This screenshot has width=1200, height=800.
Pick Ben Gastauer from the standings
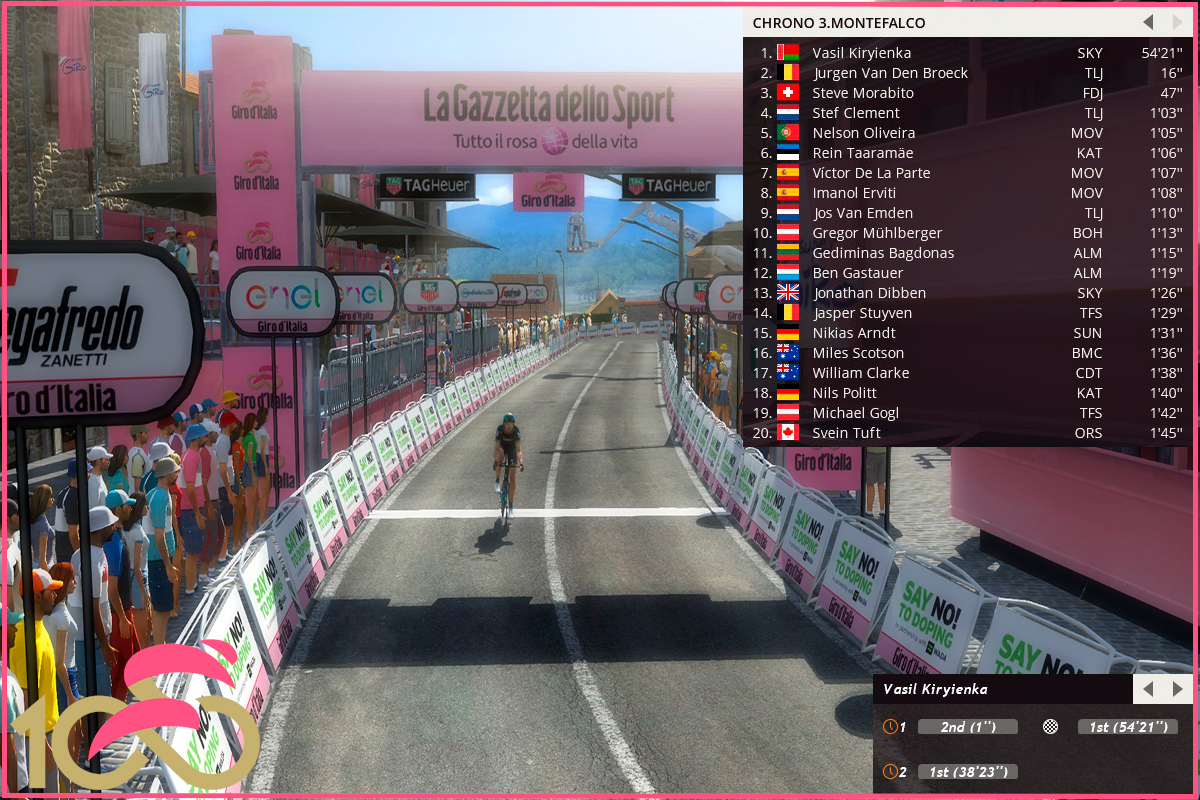(858, 273)
